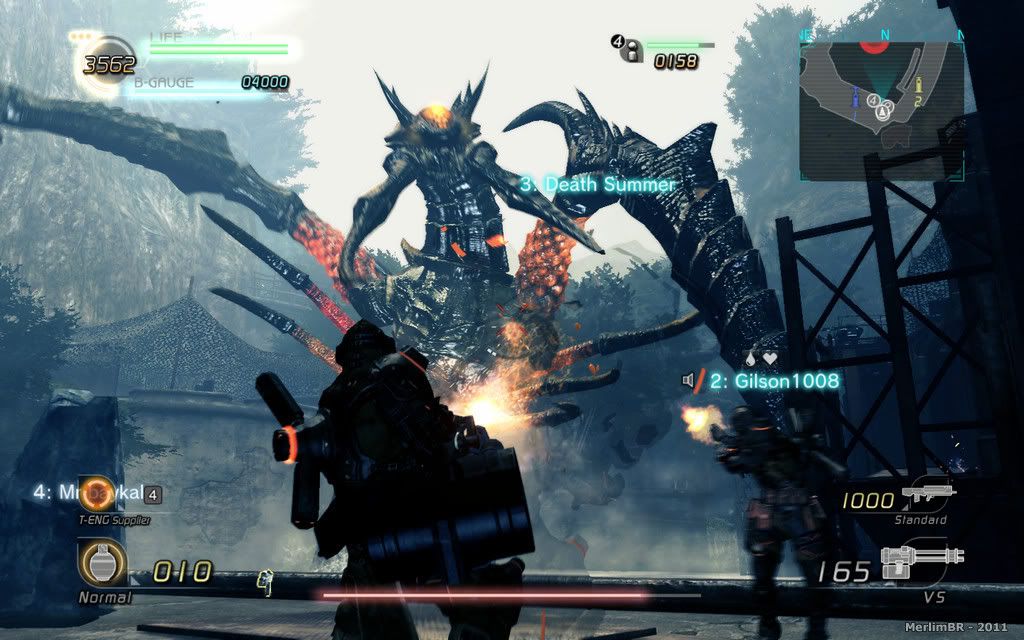Switch to the VS gatling gun
The image size is (1024, 640).
point(922,566)
